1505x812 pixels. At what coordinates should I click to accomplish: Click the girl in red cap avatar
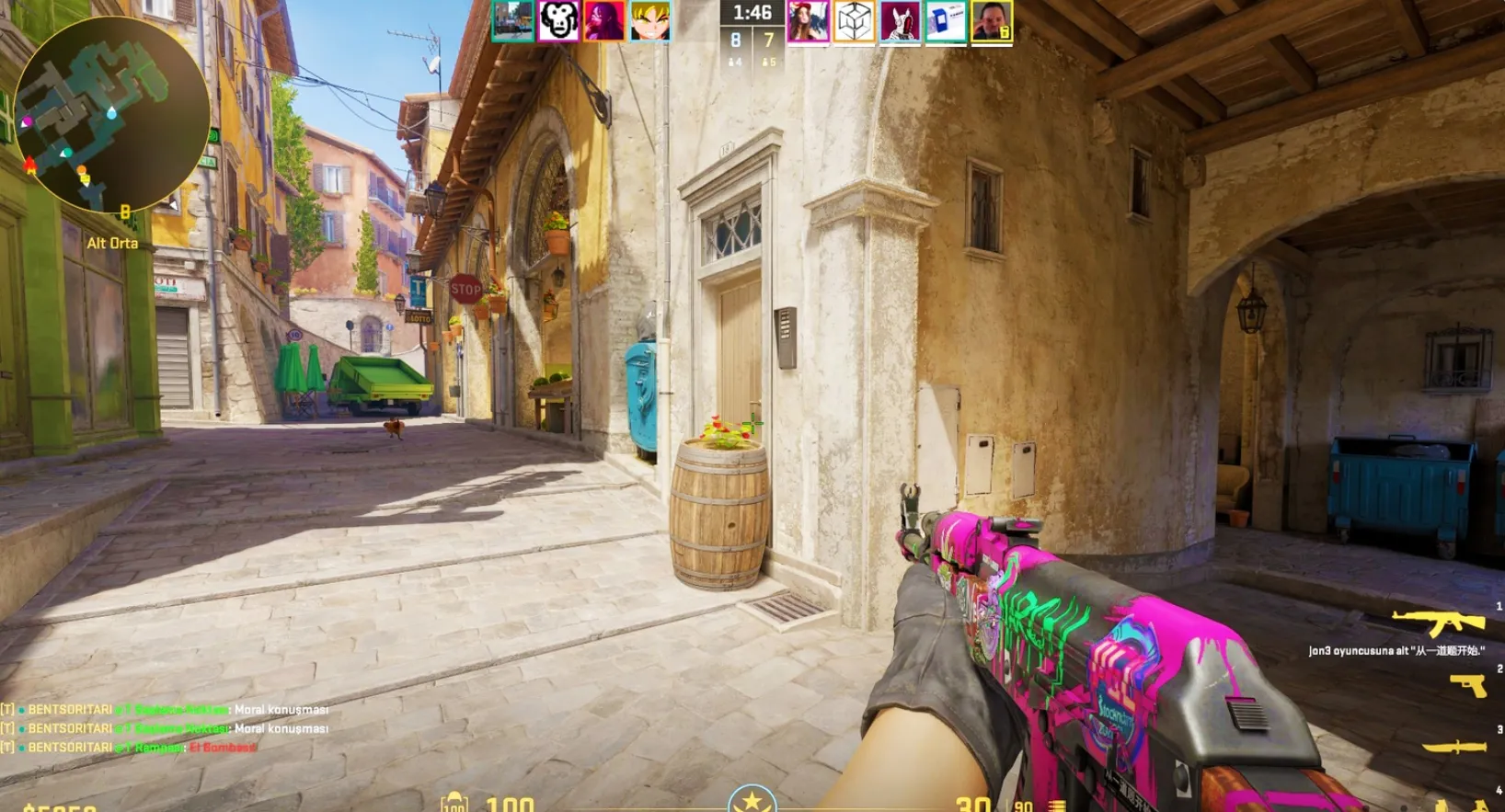pyautogui.click(x=808, y=22)
